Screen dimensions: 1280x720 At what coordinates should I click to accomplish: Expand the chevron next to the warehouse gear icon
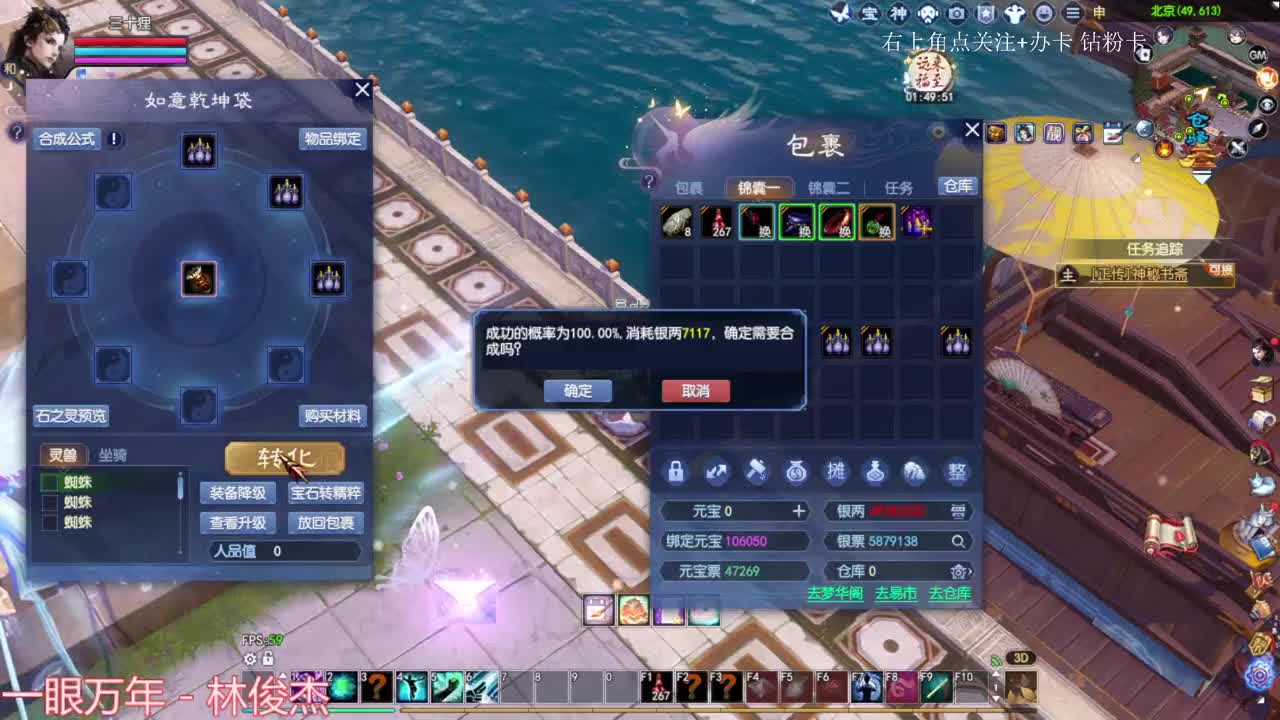click(970, 571)
